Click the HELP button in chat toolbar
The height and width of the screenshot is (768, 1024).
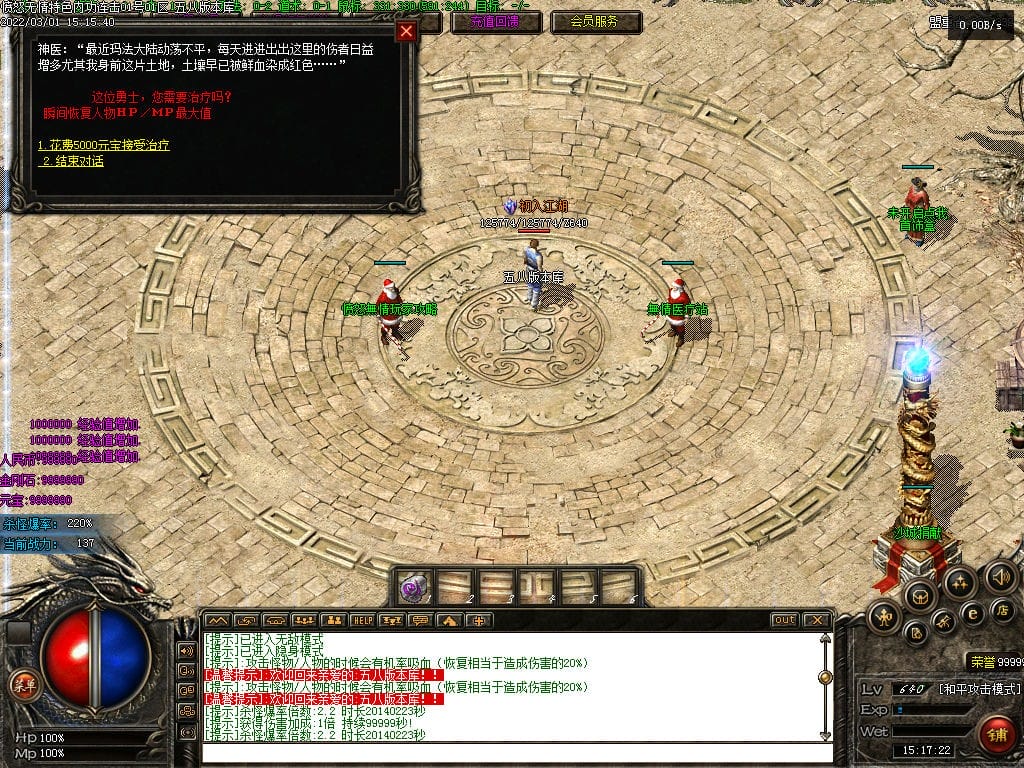[361, 621]
